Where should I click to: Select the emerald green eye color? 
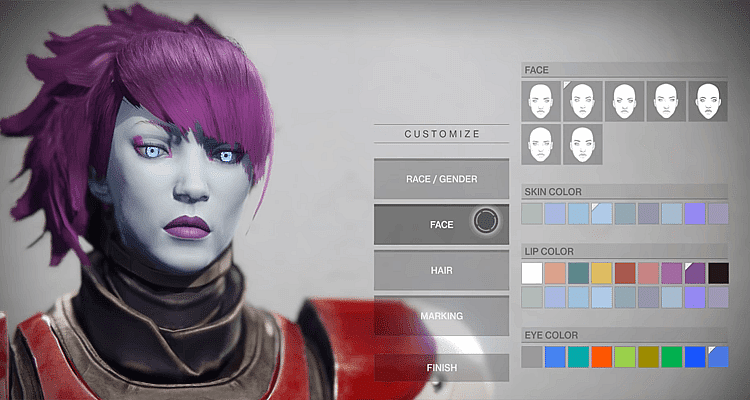click(x=671, y=357)
